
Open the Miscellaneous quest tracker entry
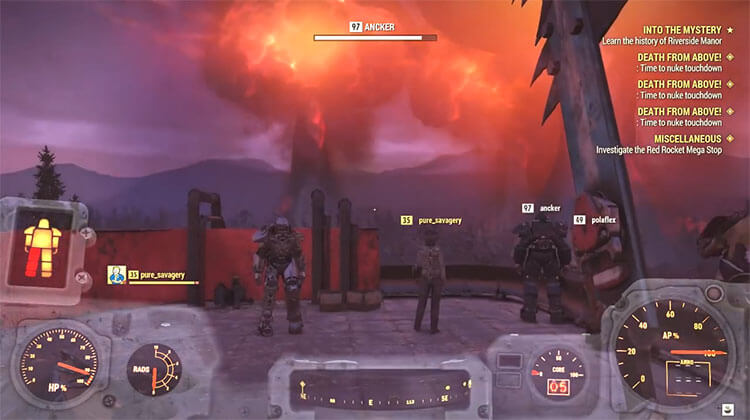coord(686,137)
